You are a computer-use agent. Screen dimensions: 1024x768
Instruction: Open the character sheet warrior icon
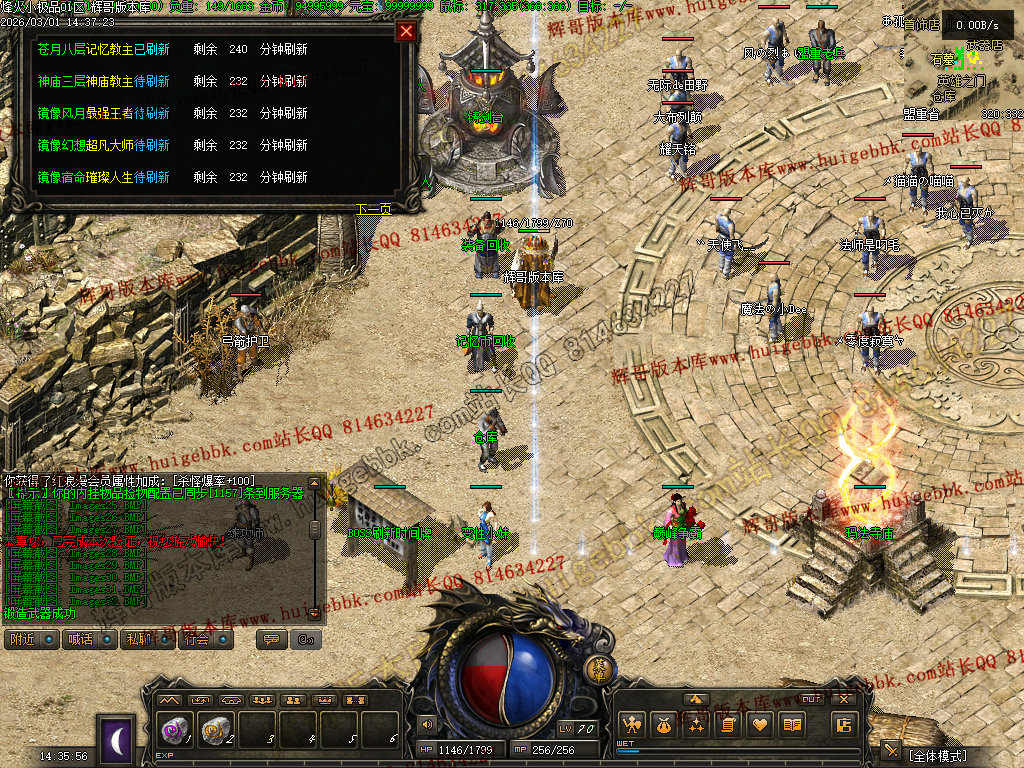pyautogui.click(x=631, y=725)
